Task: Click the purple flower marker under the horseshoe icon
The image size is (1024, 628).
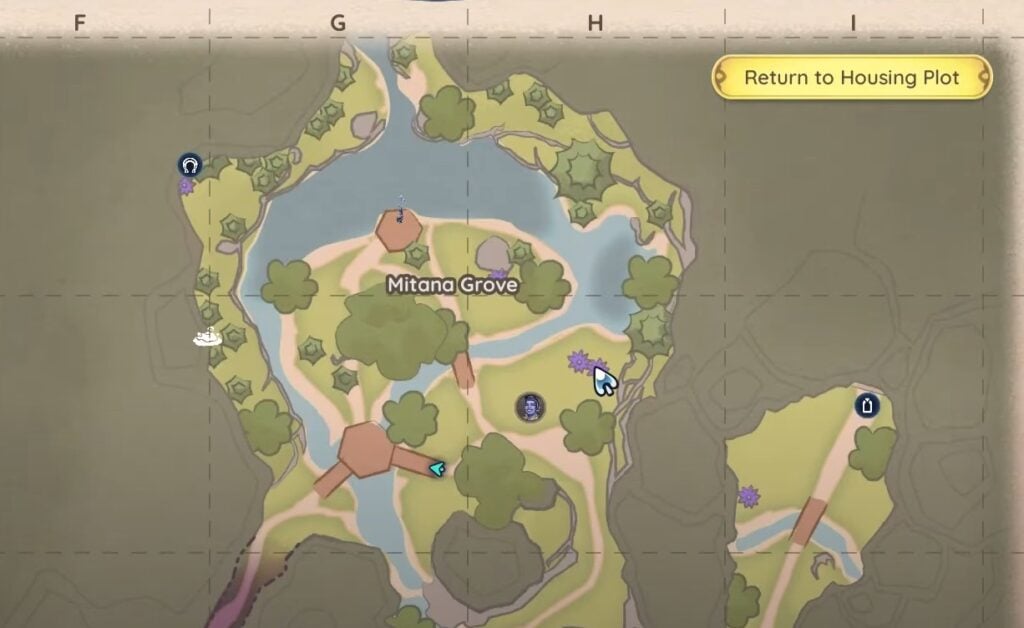Action: tap(186, 186)
